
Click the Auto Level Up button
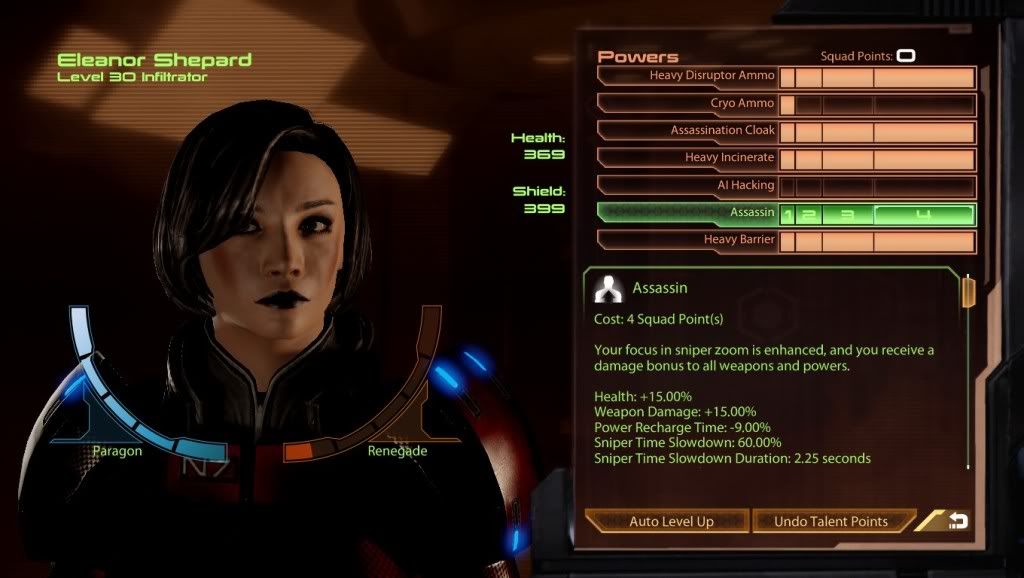[x=667, y=521]
